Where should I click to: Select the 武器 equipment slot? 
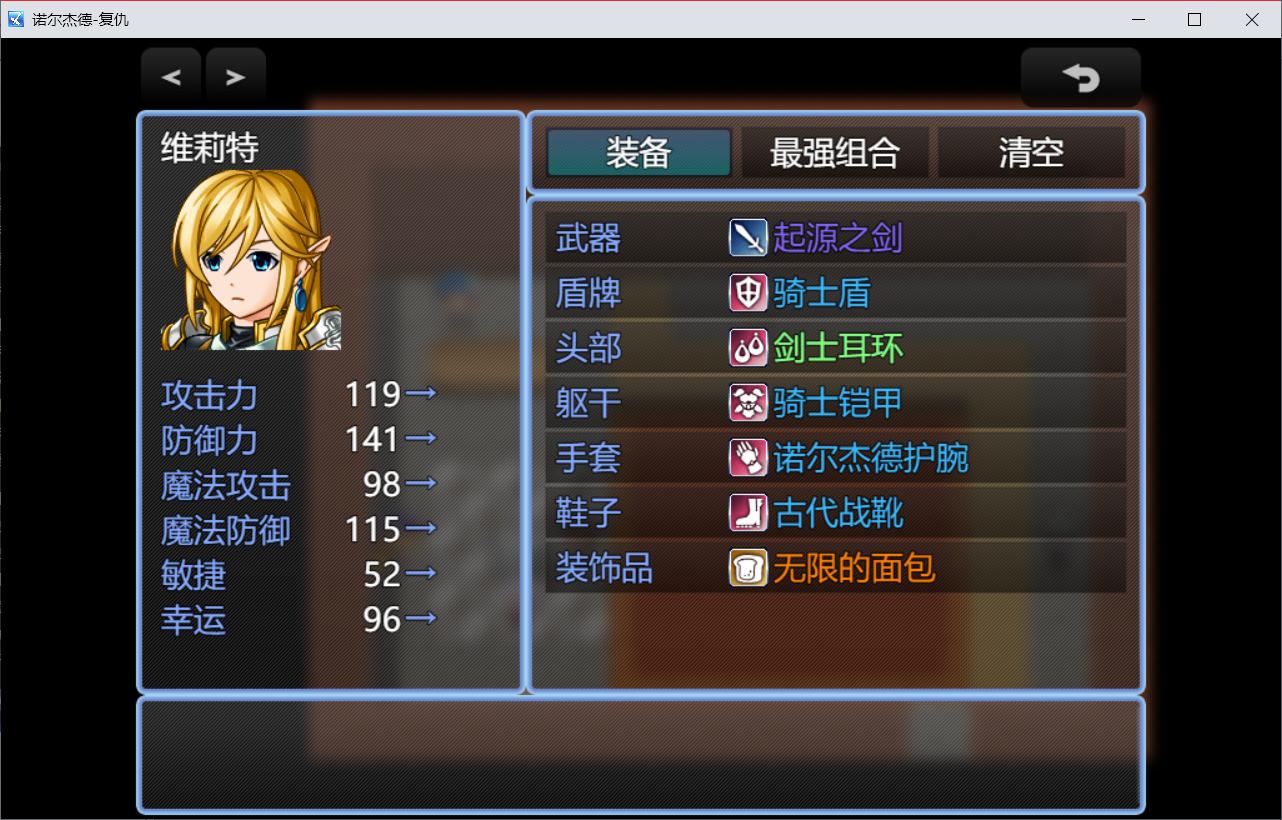point(589,238)
